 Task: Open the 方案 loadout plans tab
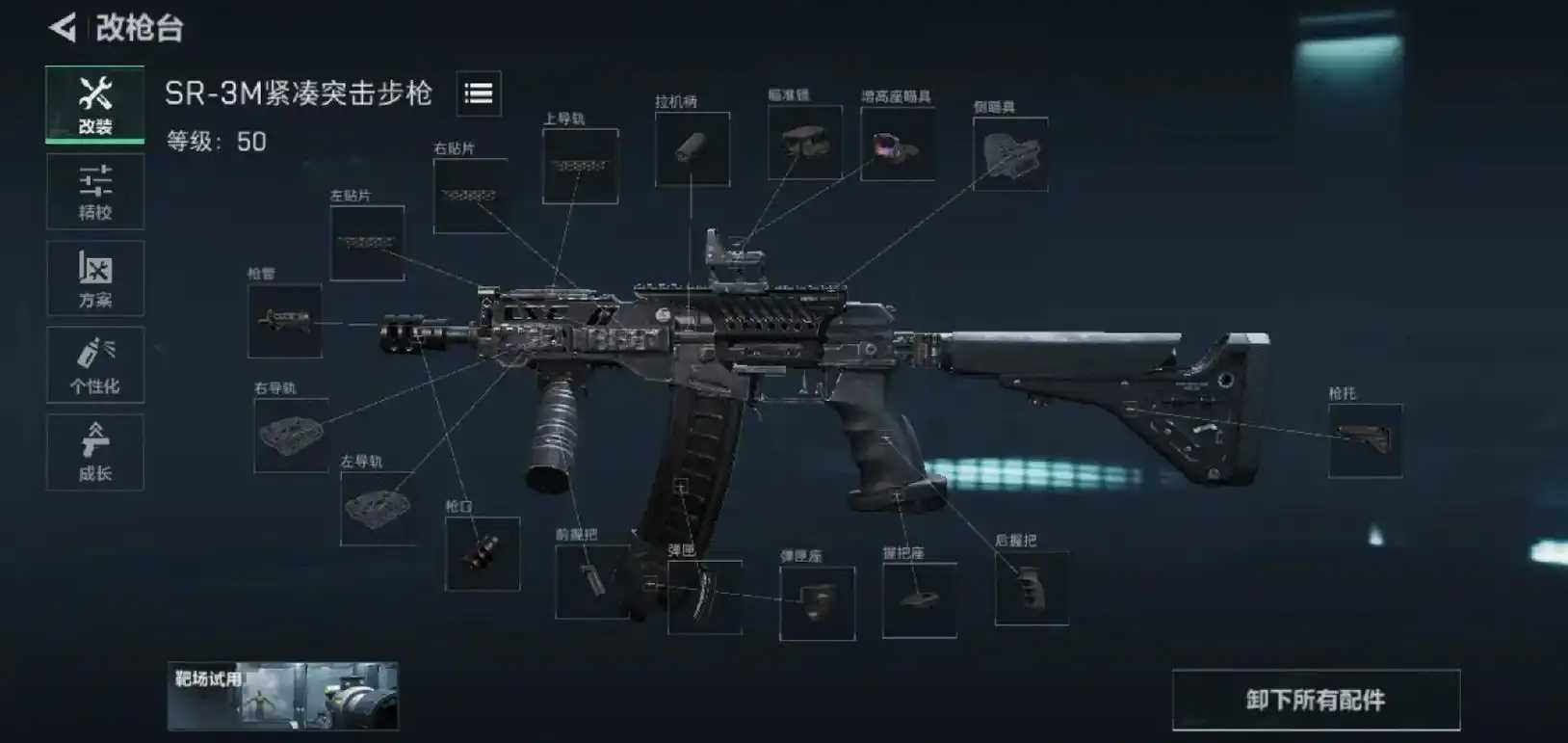[95, 279]
